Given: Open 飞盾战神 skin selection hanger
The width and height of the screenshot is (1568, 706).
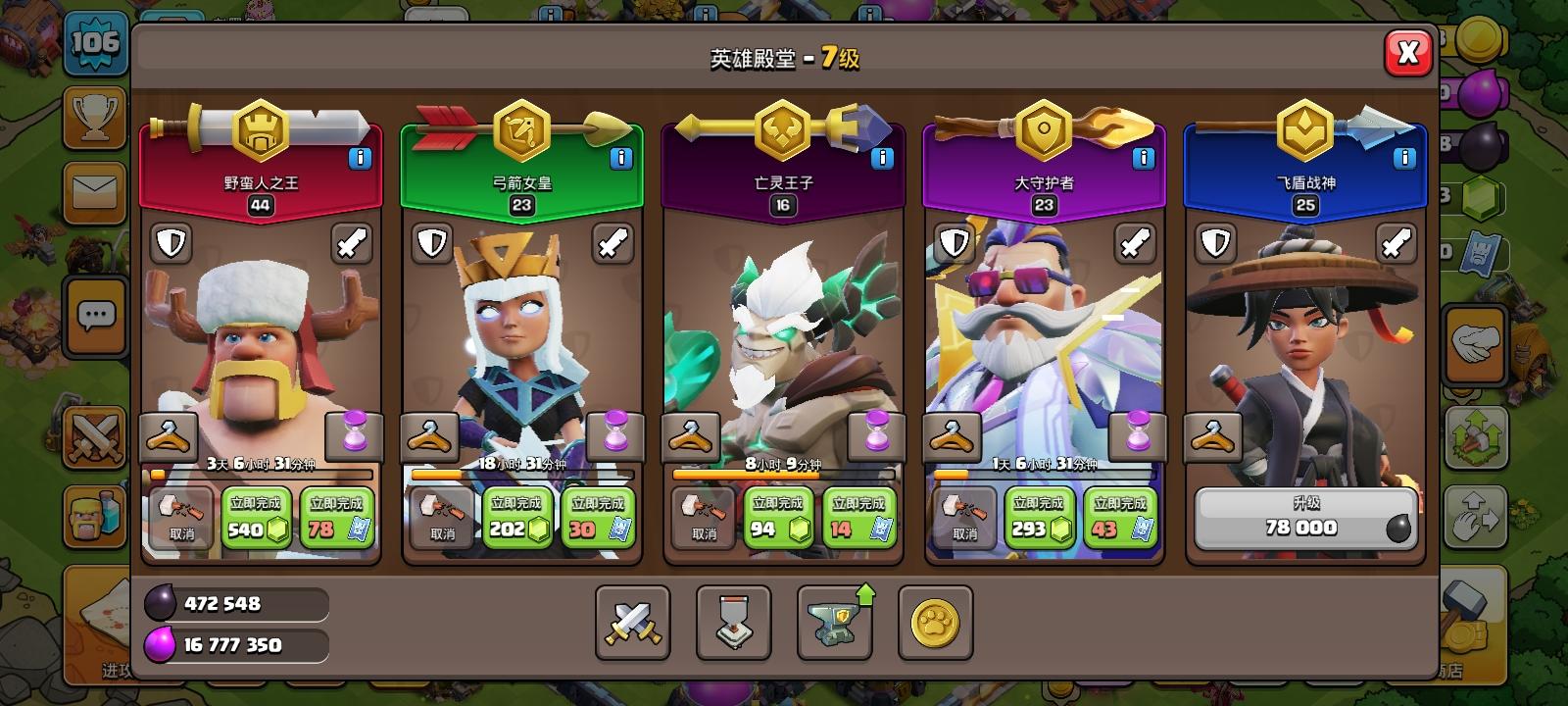Looking at the screenshot, I should click(x=1214, y=436).
